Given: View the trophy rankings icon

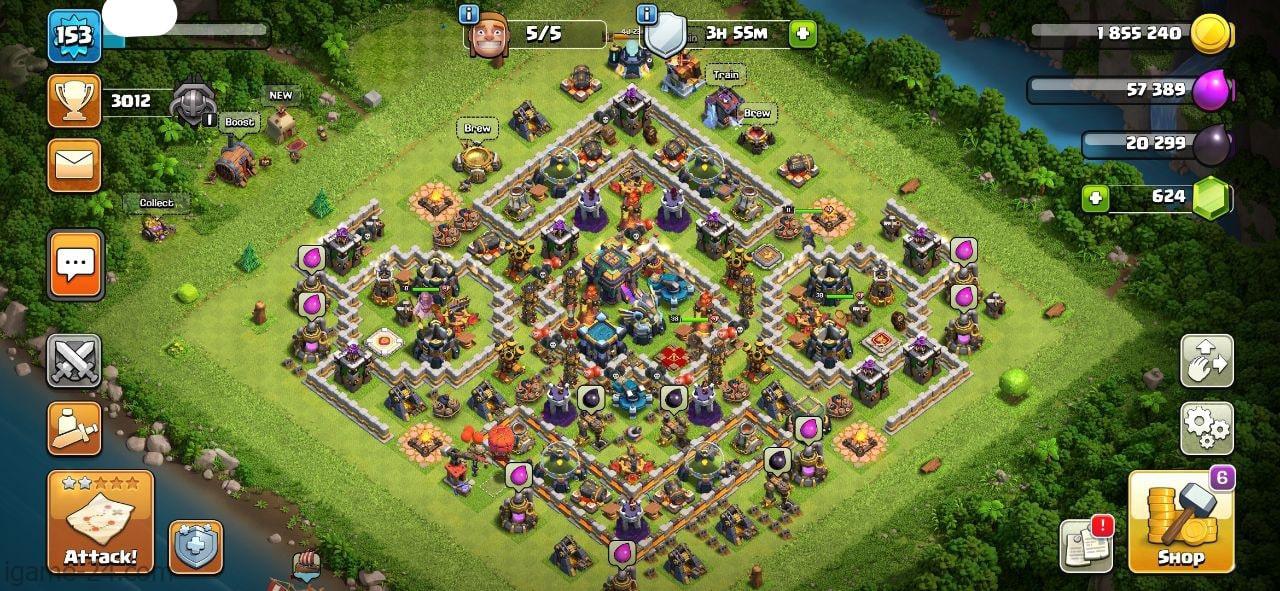Looking at the screenshot, I should [74, 101].
